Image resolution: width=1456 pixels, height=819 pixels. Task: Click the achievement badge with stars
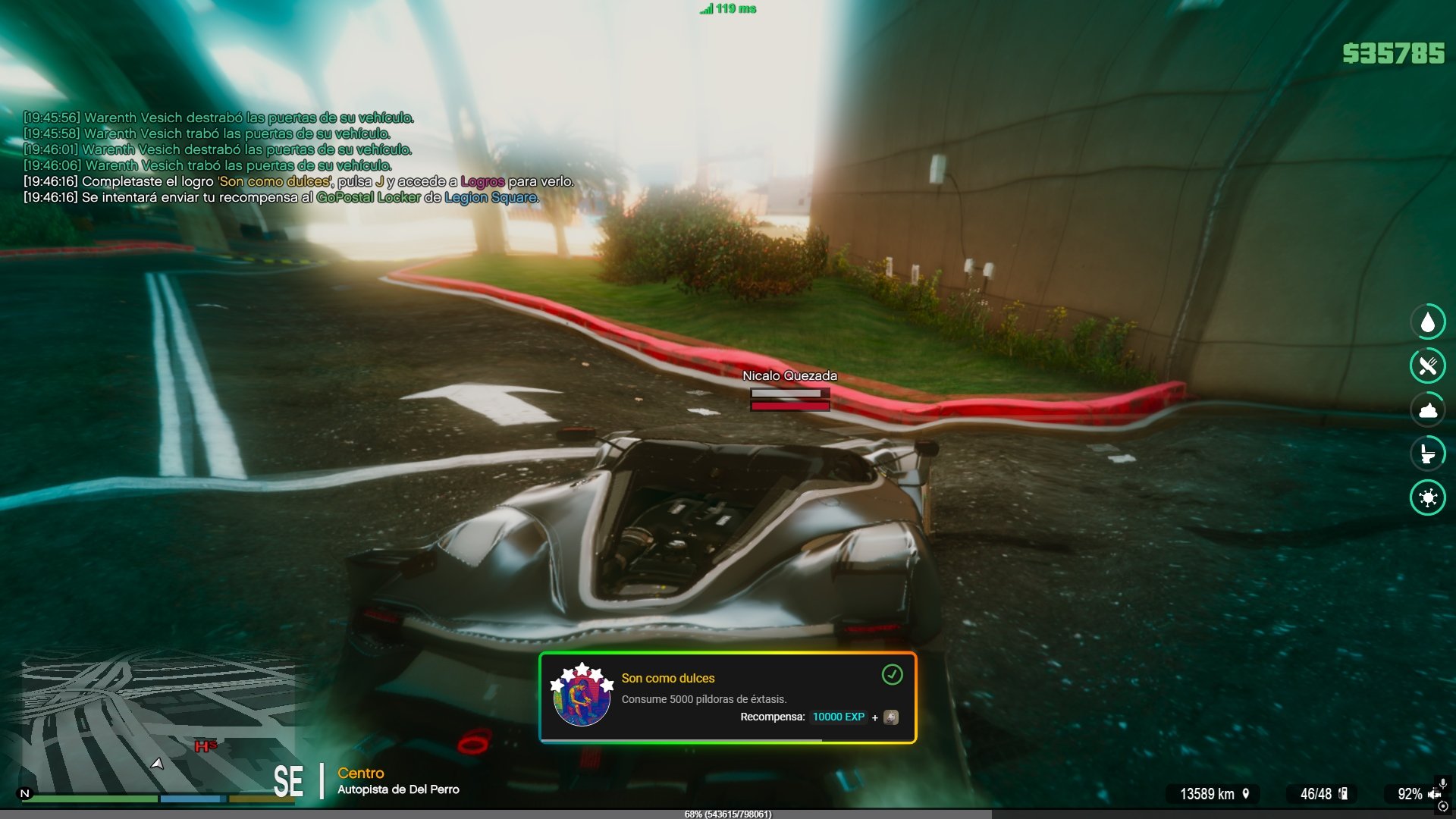point(582,695)
